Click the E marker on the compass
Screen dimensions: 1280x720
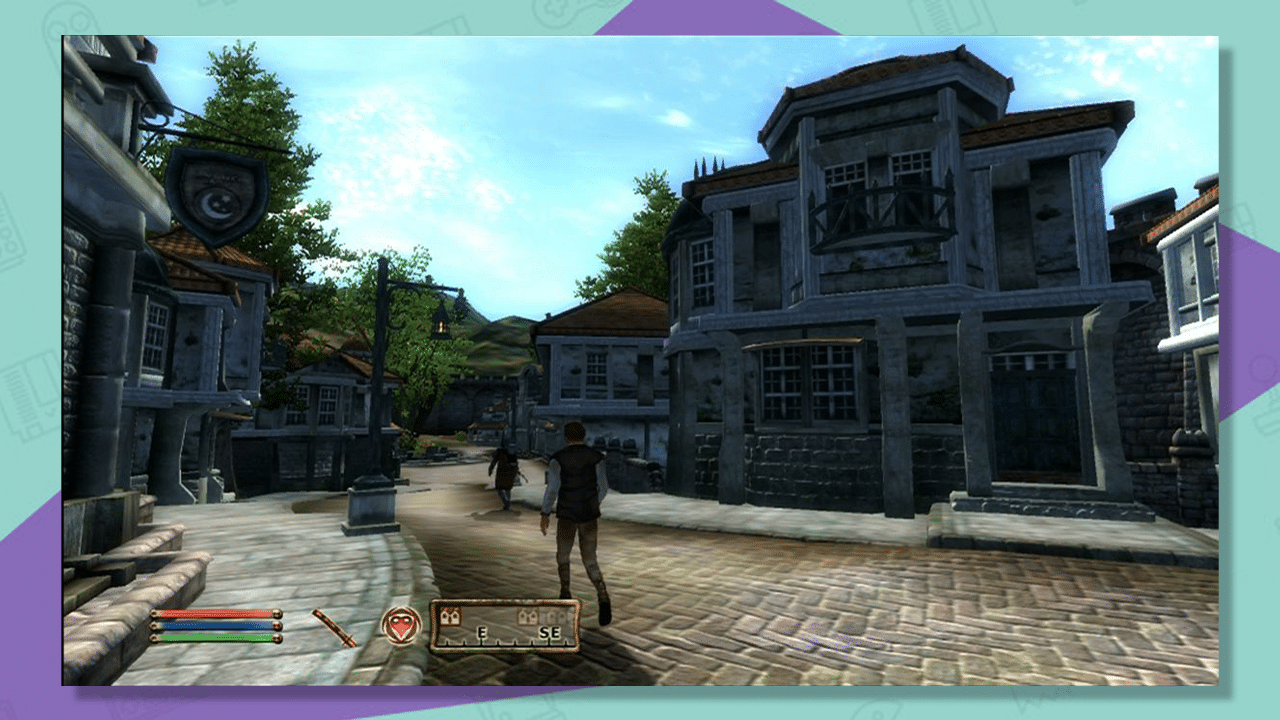(481, 632)
